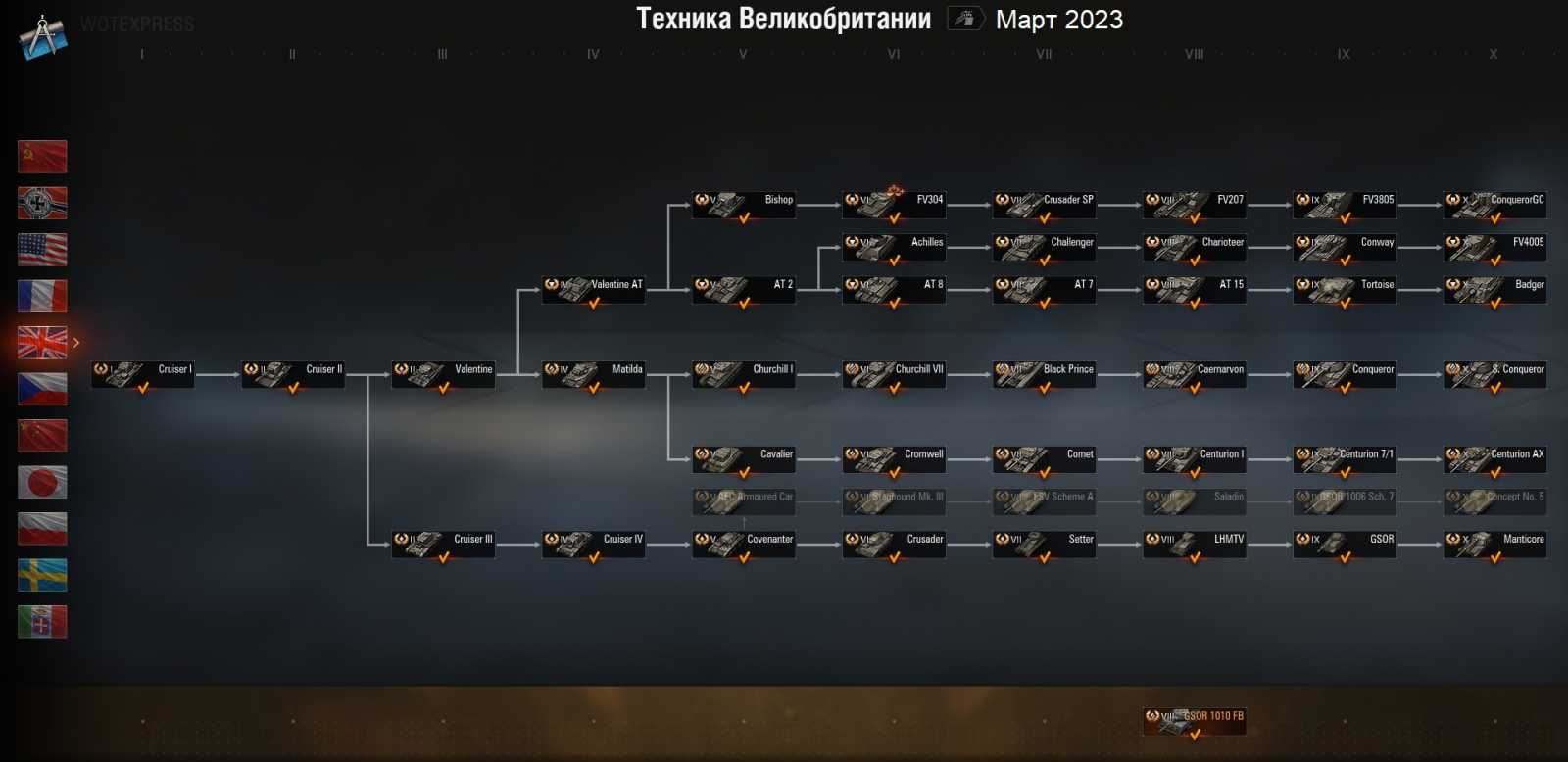Select the Czechoslovakia flag icon
Screen dimensions: 1568x762
coord(42,389)
